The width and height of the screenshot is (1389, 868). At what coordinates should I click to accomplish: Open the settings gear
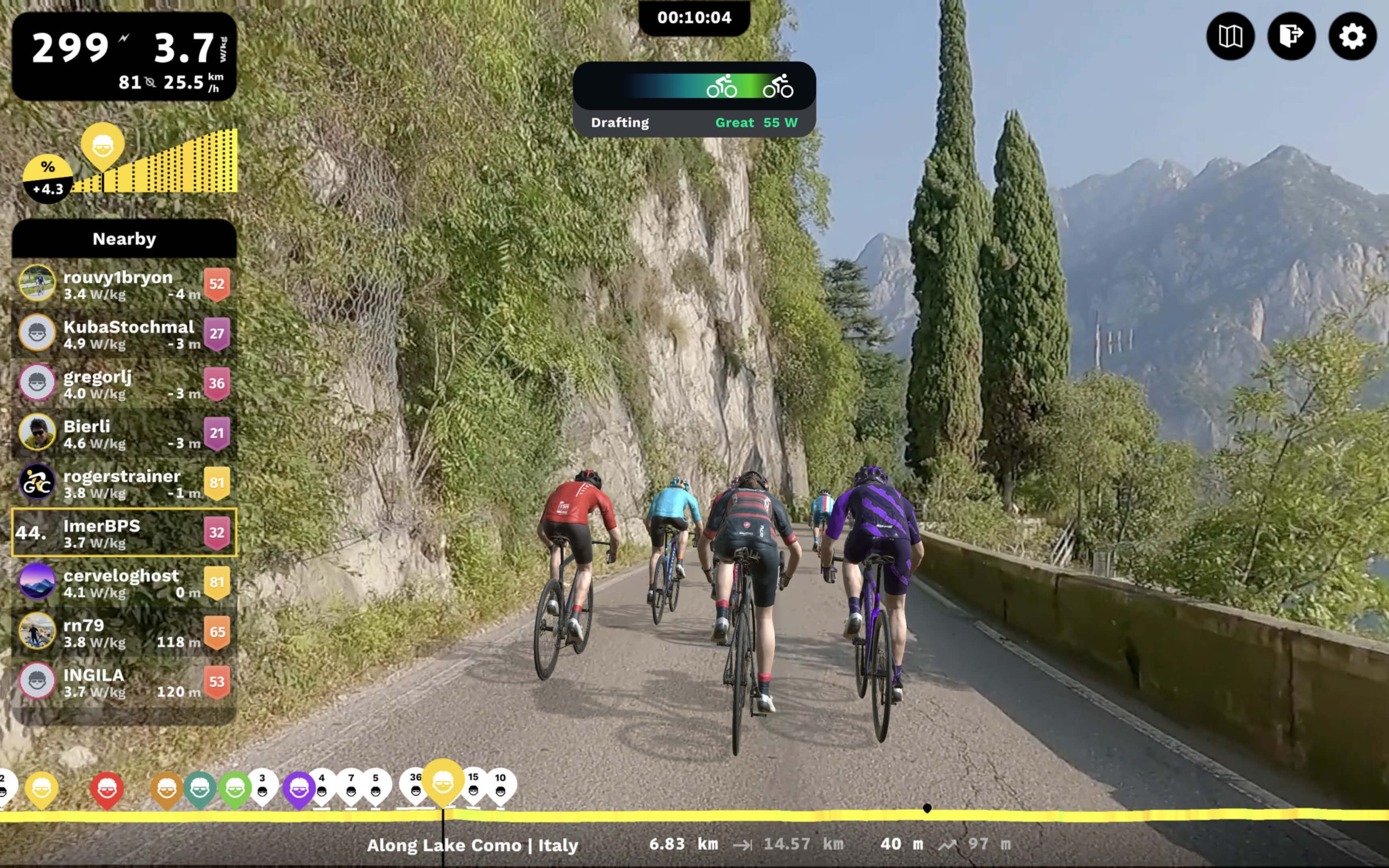pyautogui.click(x=1352, y=37)
